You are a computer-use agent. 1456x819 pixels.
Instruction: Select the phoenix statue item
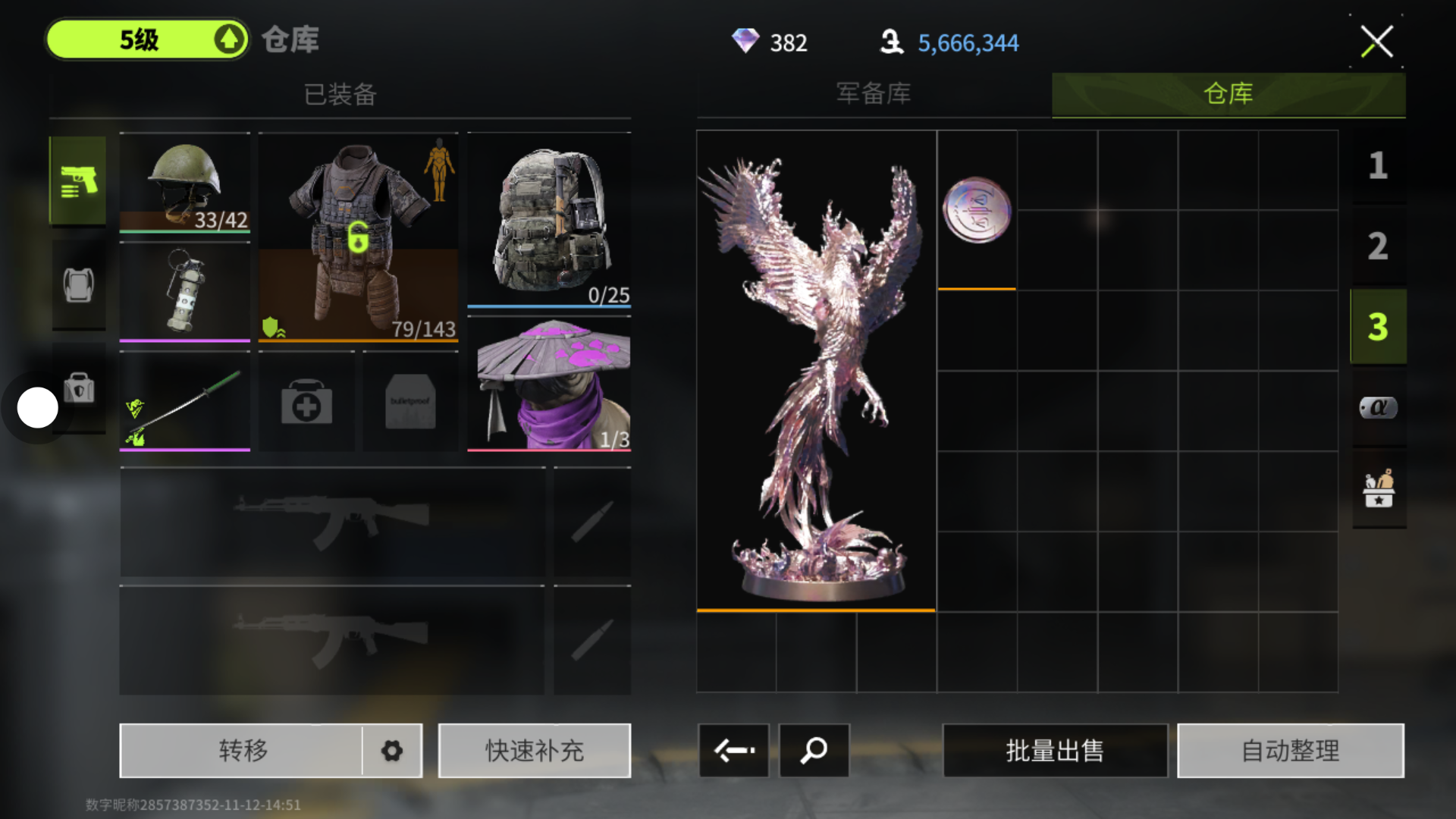816,370
